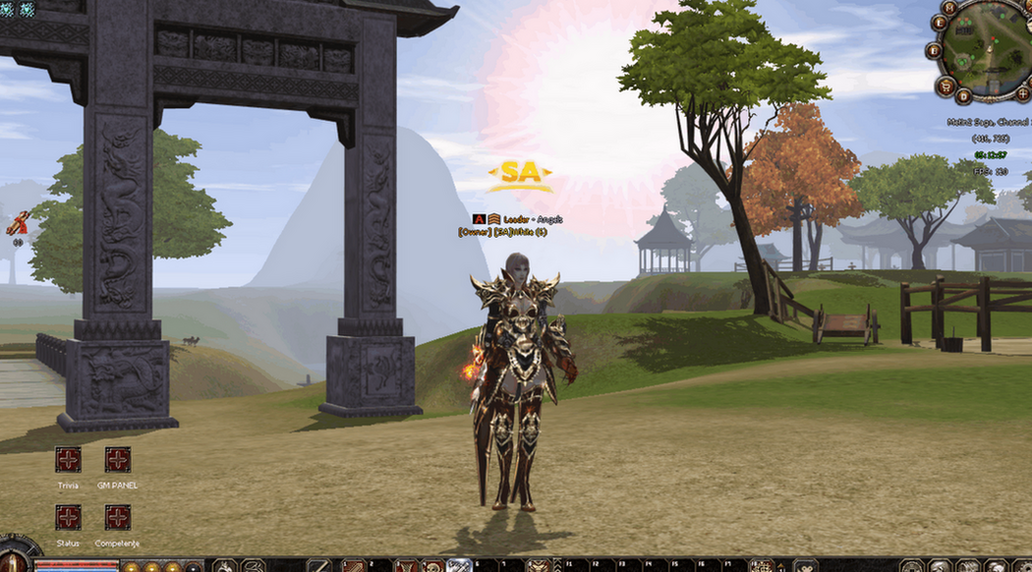Click the B button beside the minimap
1032x572 pixels.
point(934,49)
